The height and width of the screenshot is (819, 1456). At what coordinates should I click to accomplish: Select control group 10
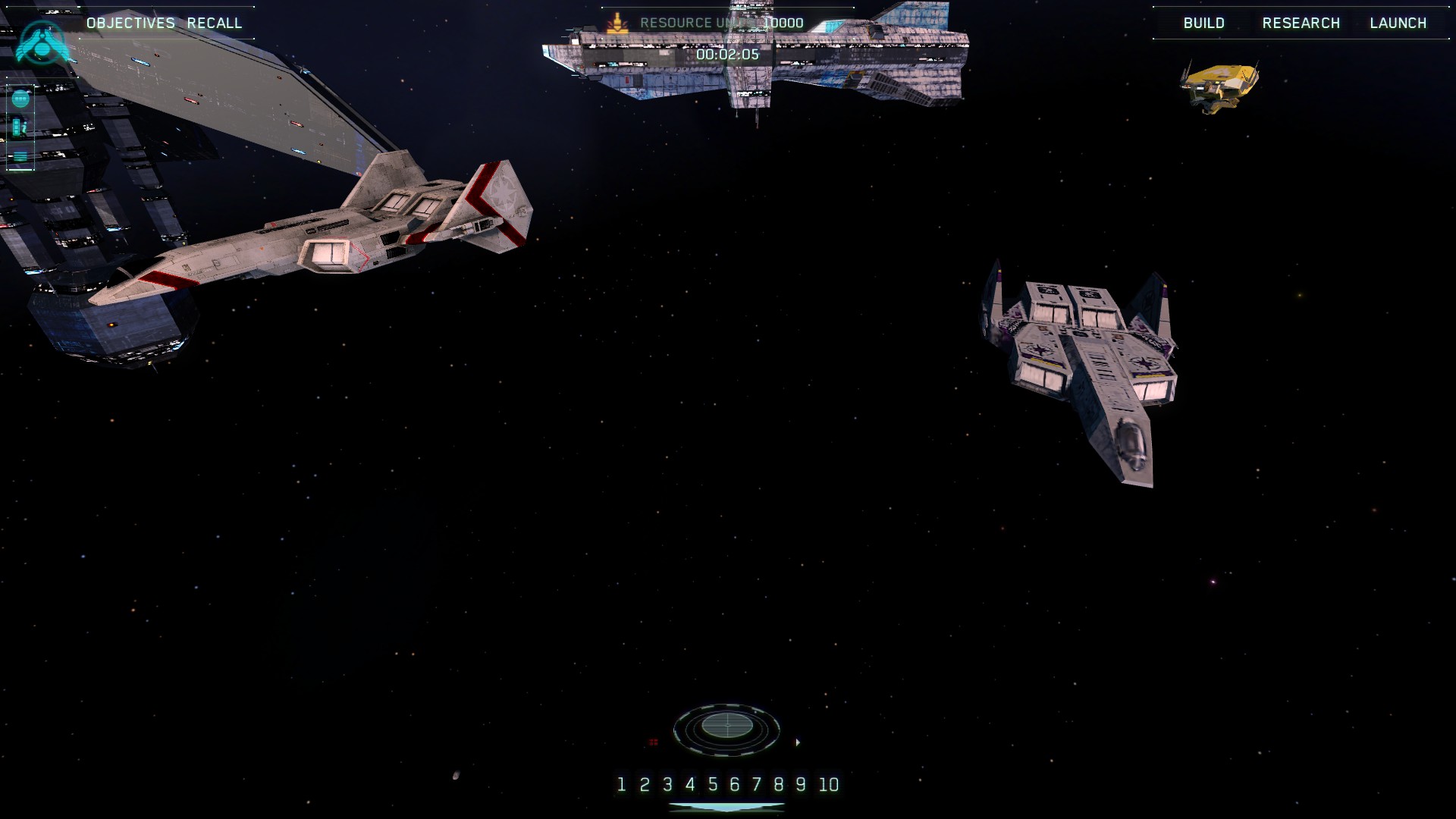828,784
